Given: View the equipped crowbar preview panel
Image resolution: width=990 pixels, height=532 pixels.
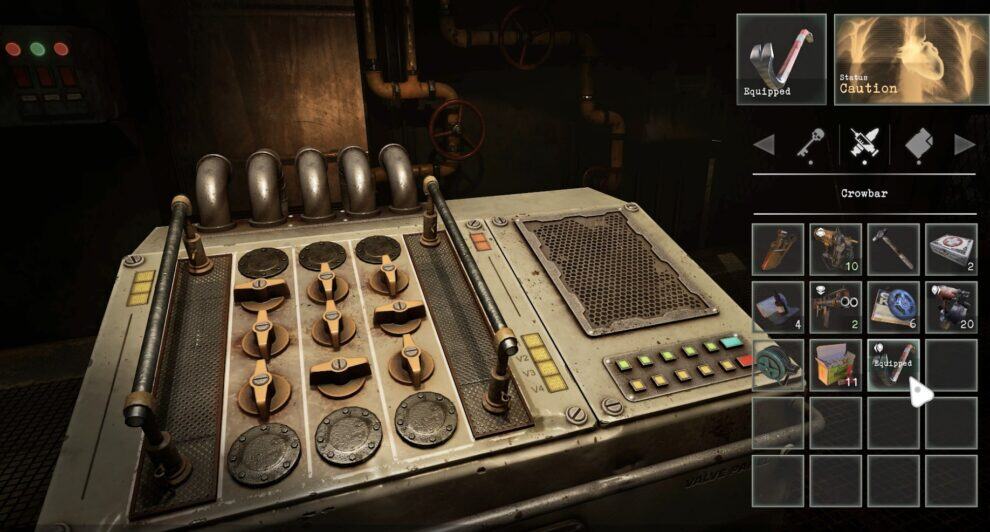Looking at the screenshot, I should pyautogui.click(x=781, y=59).
